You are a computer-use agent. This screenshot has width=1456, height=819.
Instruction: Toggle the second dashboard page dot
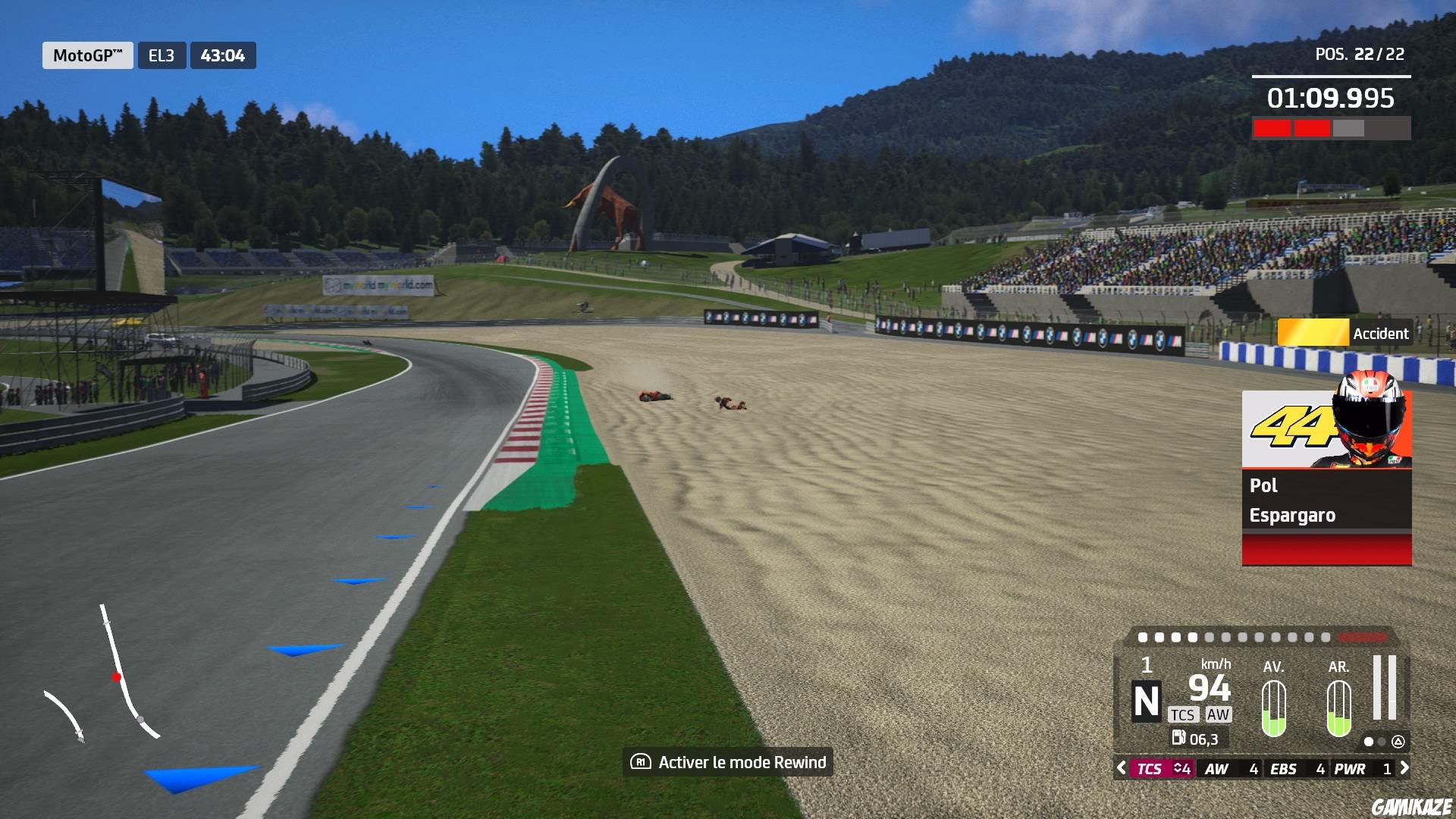tap(1382, 741)
